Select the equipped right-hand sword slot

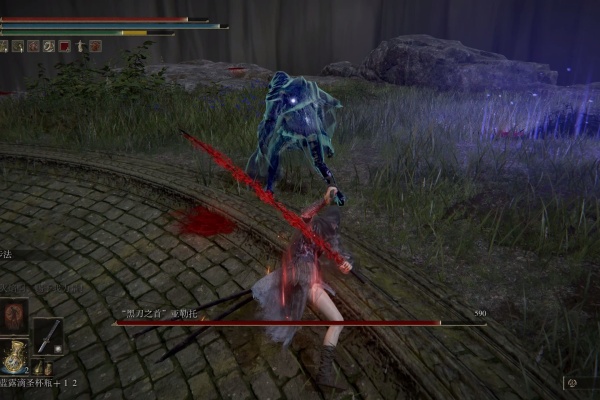tap(47, 335)
